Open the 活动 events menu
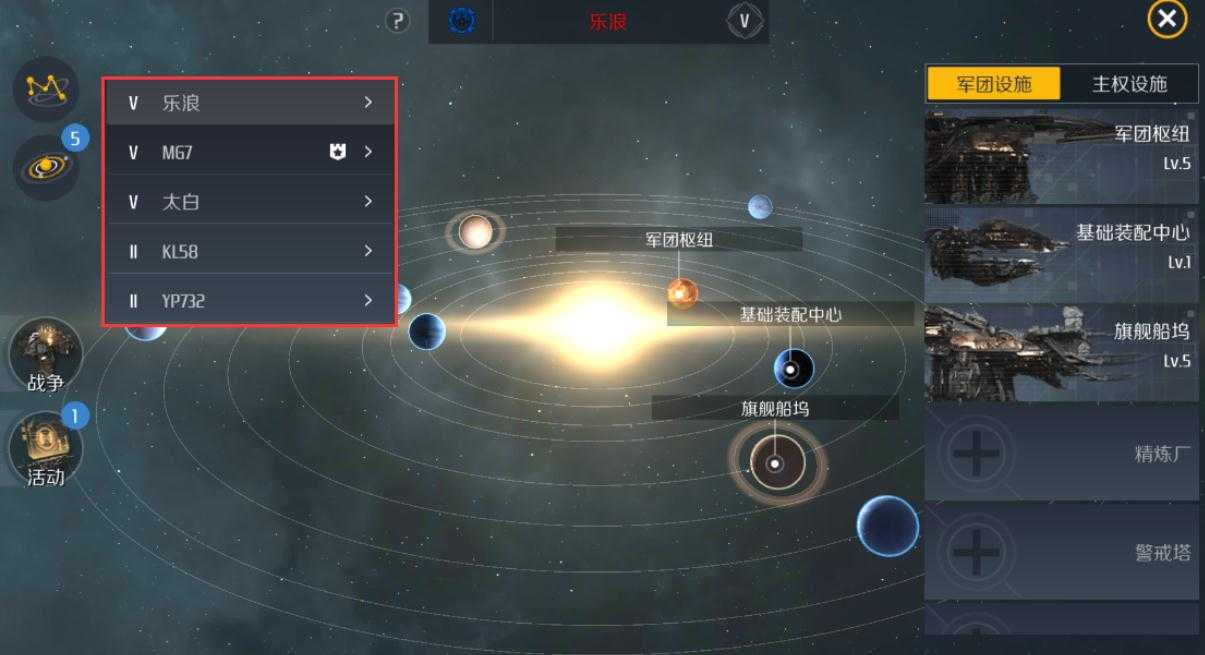The height and width of the screenshot is (655, 1205). (45, 449)
